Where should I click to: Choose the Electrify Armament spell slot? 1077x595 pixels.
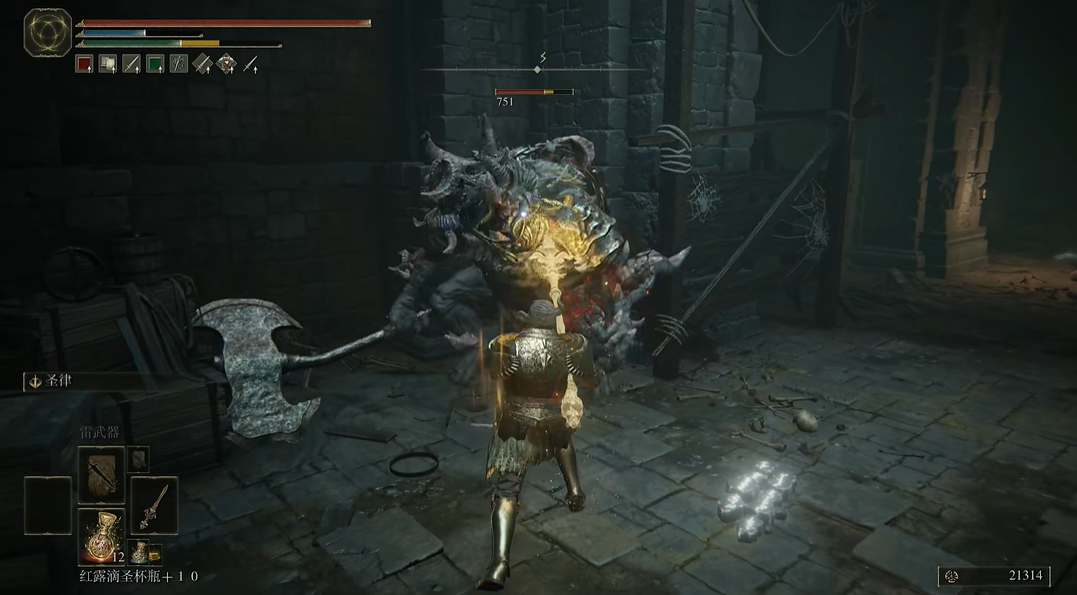(x=101, y=474)
